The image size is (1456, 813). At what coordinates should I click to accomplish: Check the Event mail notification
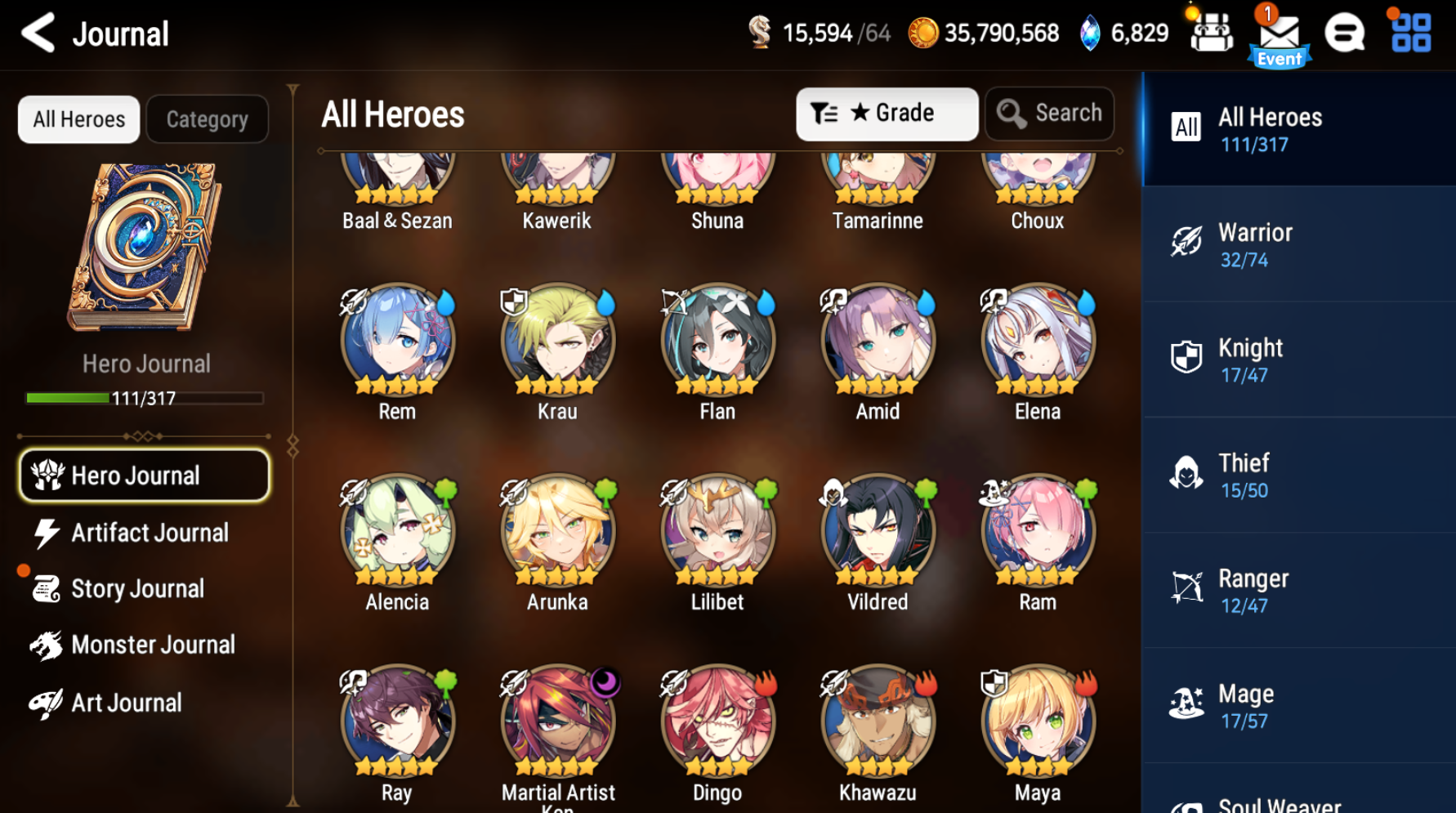point(1279,33)
